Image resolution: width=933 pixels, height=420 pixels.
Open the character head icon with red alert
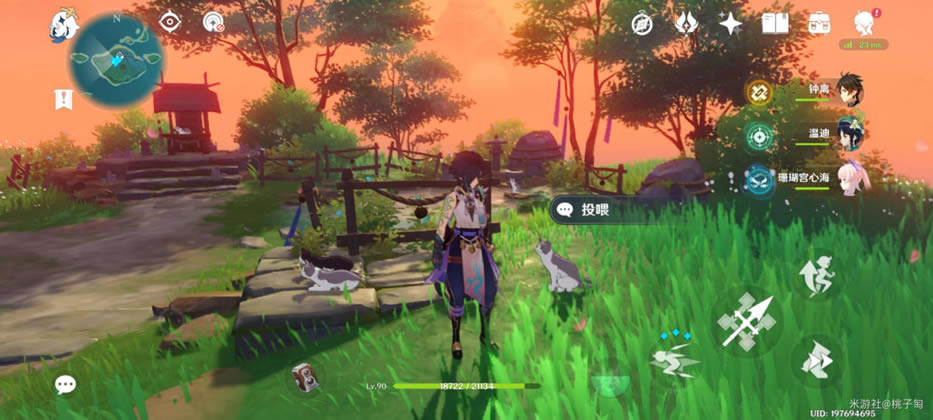click(864, 22)
